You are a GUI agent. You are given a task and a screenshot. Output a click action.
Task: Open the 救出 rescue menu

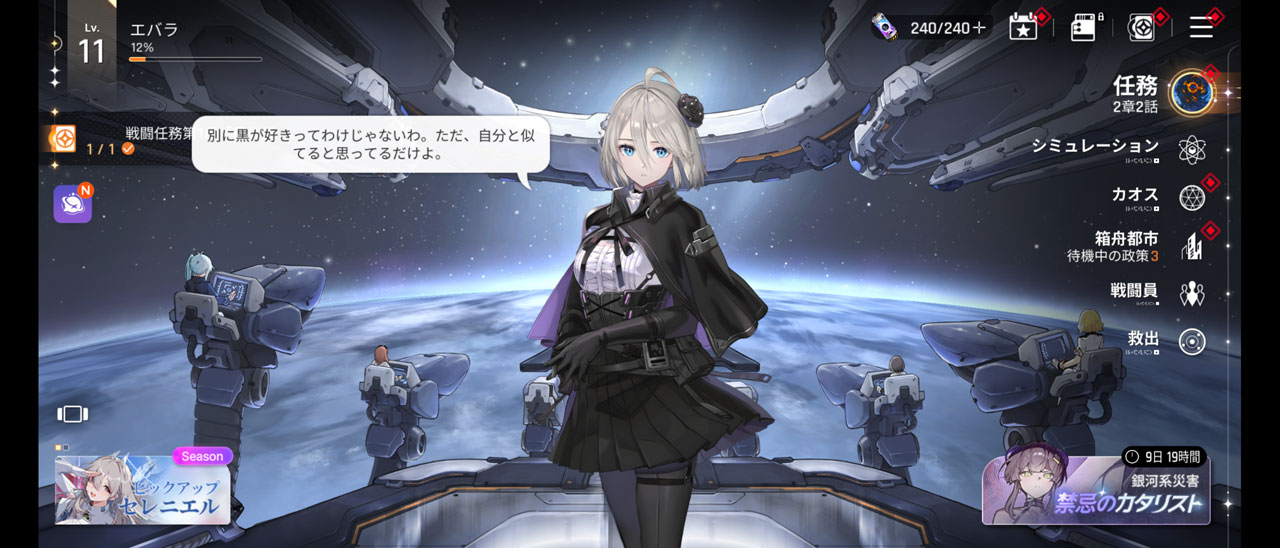pos(1191,341)
